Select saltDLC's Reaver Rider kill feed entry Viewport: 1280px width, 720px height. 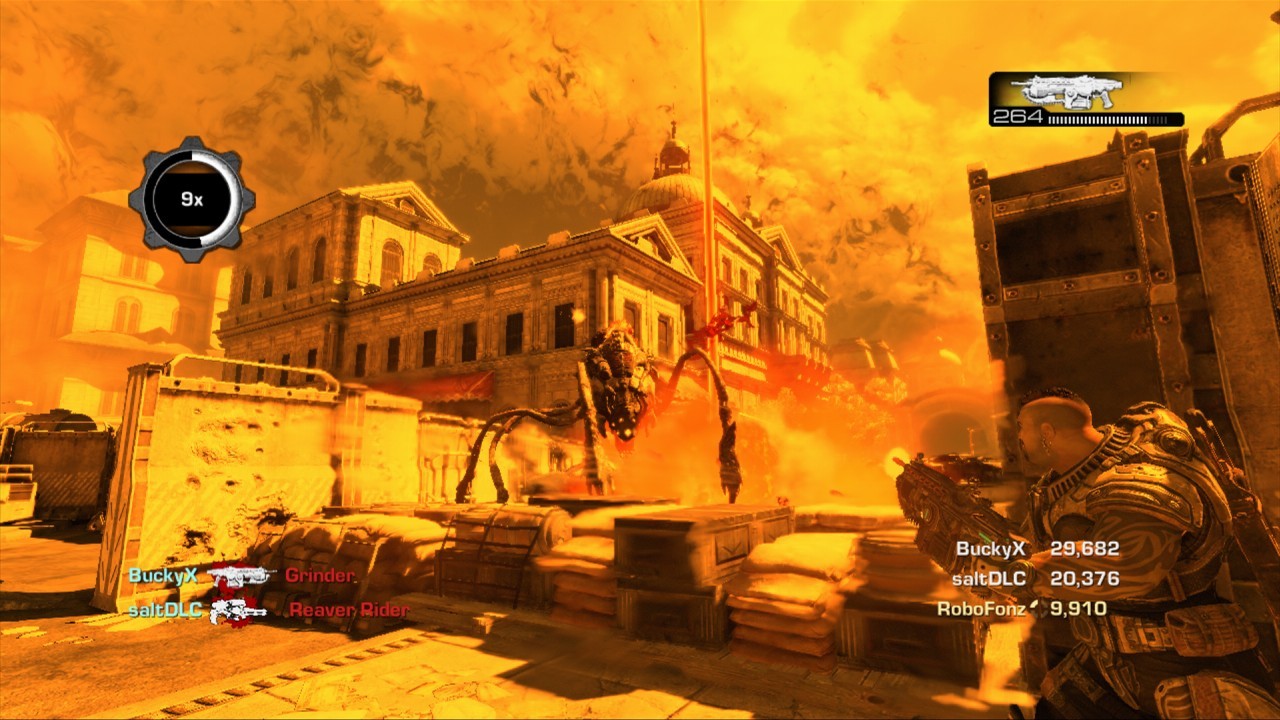268,609
